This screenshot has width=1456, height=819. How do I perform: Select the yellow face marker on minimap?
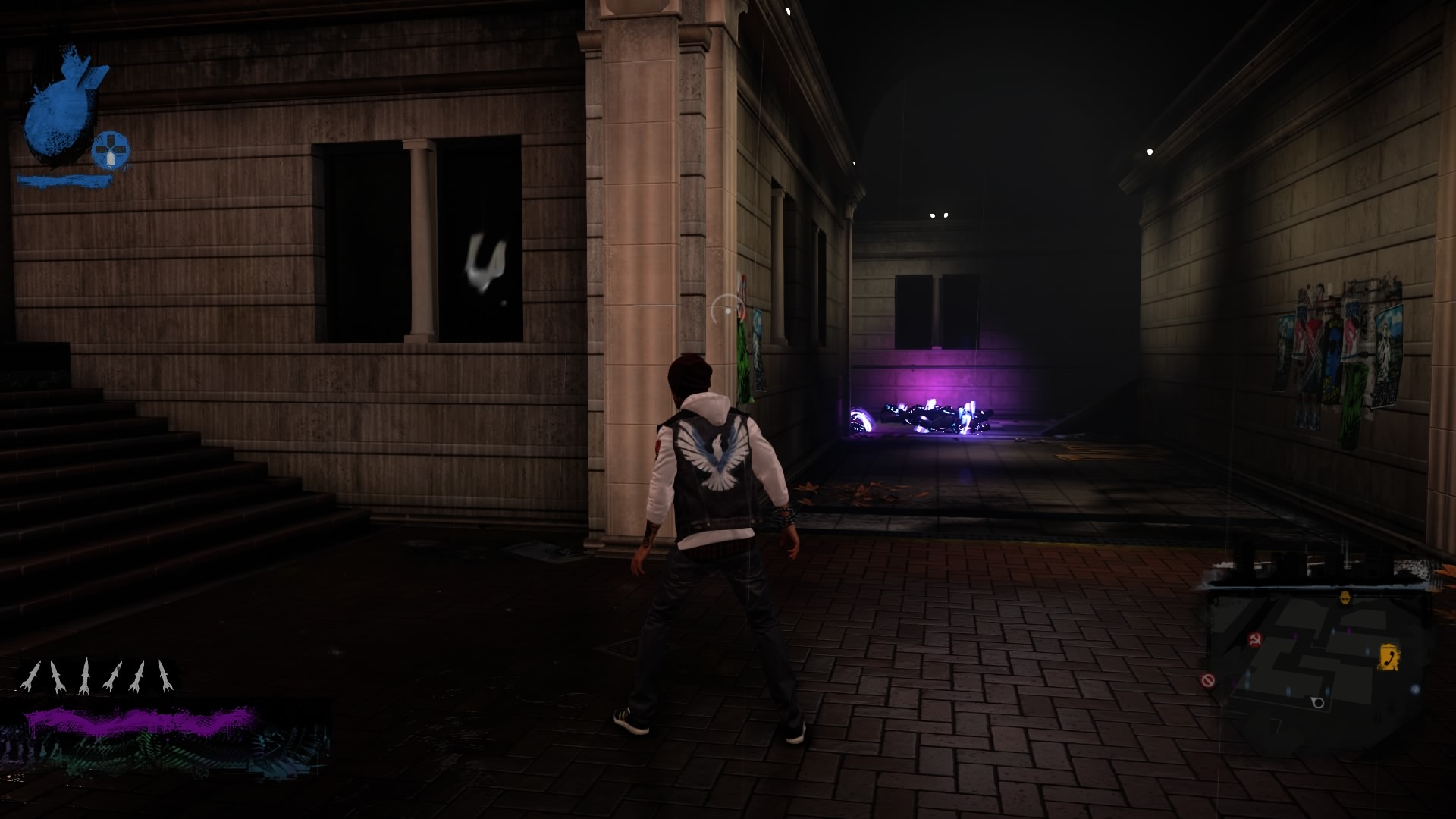tap(1345, 598)
